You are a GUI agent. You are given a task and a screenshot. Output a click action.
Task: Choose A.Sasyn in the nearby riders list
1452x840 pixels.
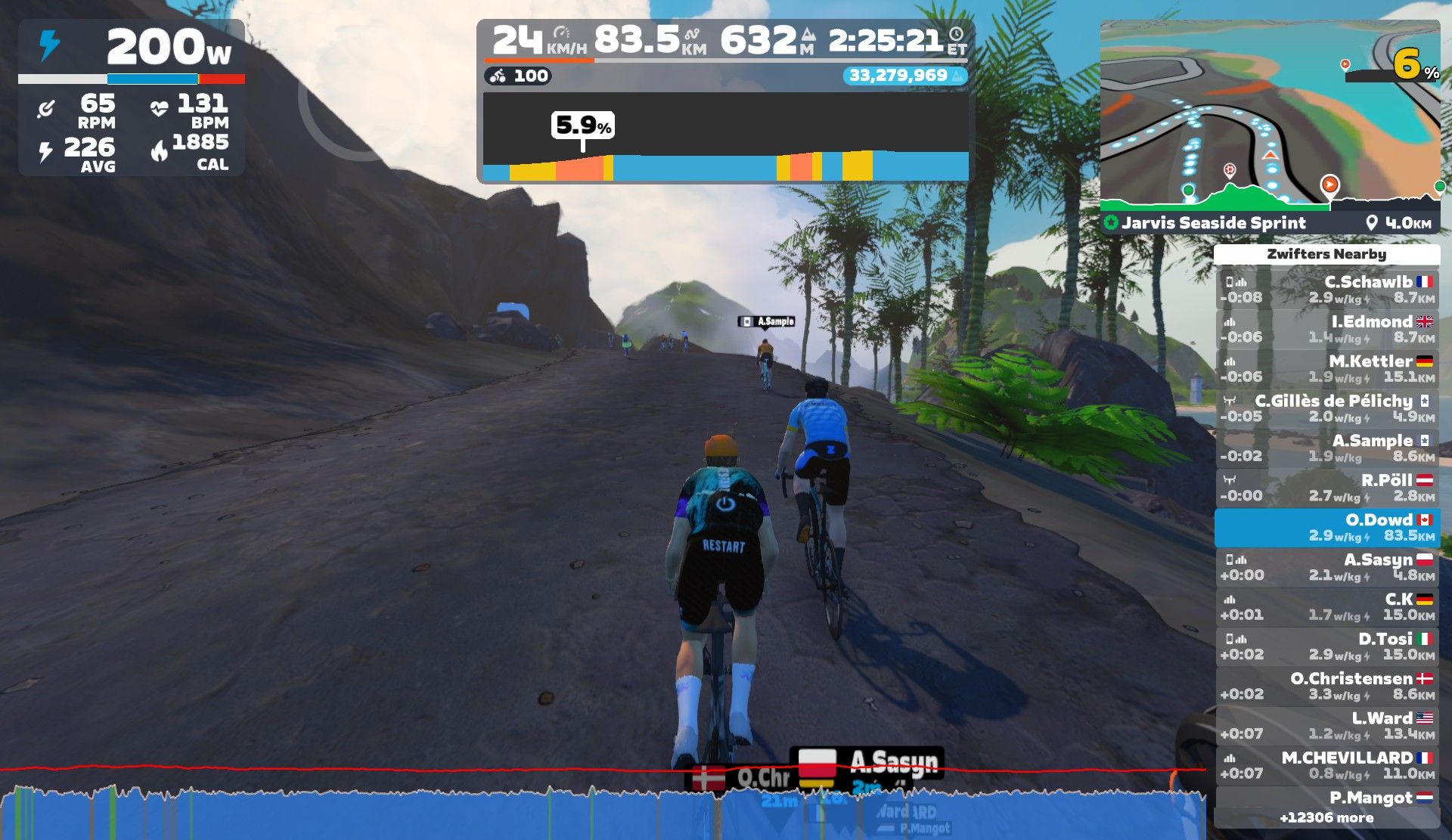1327,567
